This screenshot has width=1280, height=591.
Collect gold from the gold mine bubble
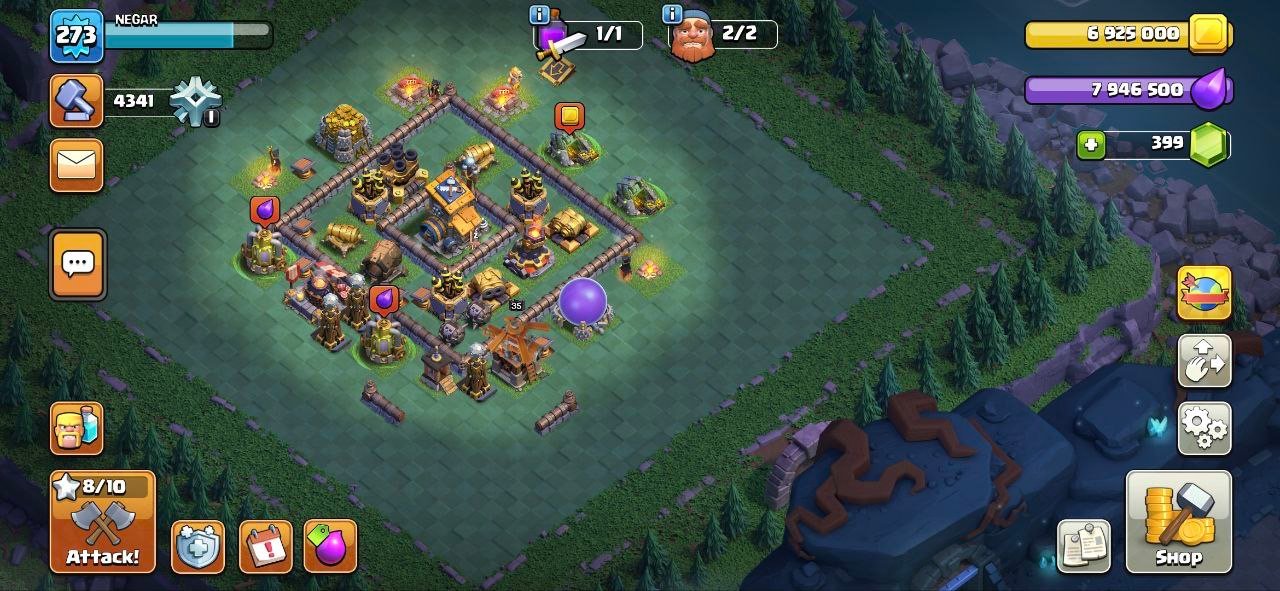pyautogui.click(x=569, y=117)
